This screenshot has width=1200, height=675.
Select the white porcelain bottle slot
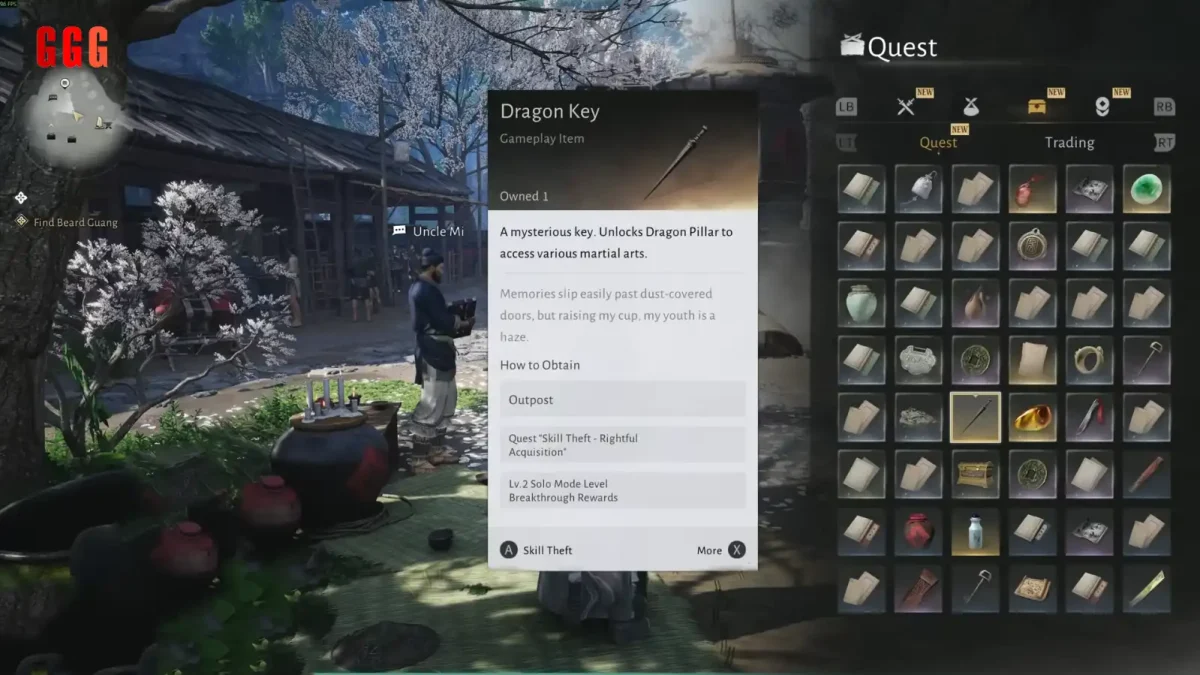pos(975,531)
